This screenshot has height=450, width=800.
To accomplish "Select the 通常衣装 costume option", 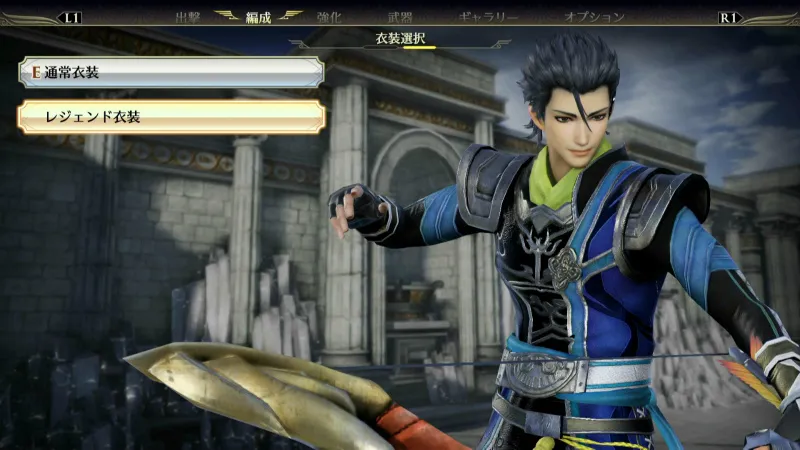I will (x=170, y=72).
